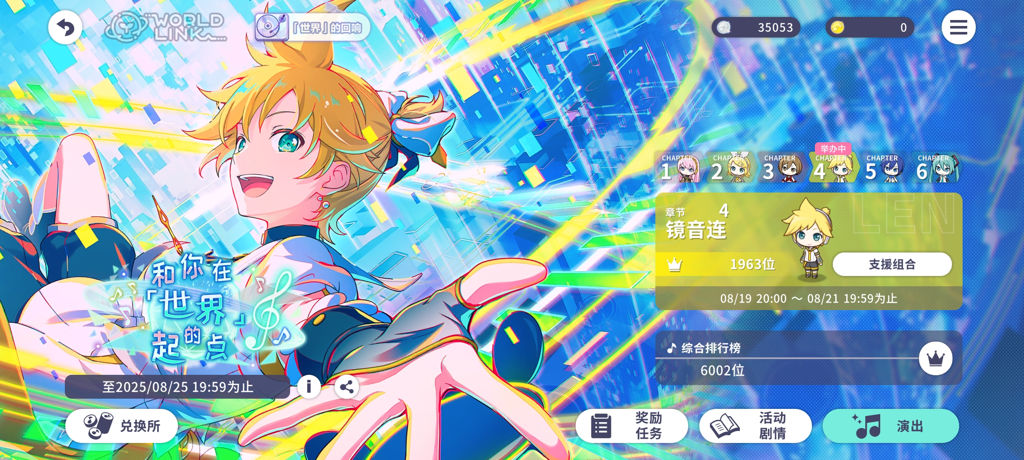This screenshot has height=460, width=1024.
Task: Open the 「世界」的回响 music button
Action: pos(312,27)
